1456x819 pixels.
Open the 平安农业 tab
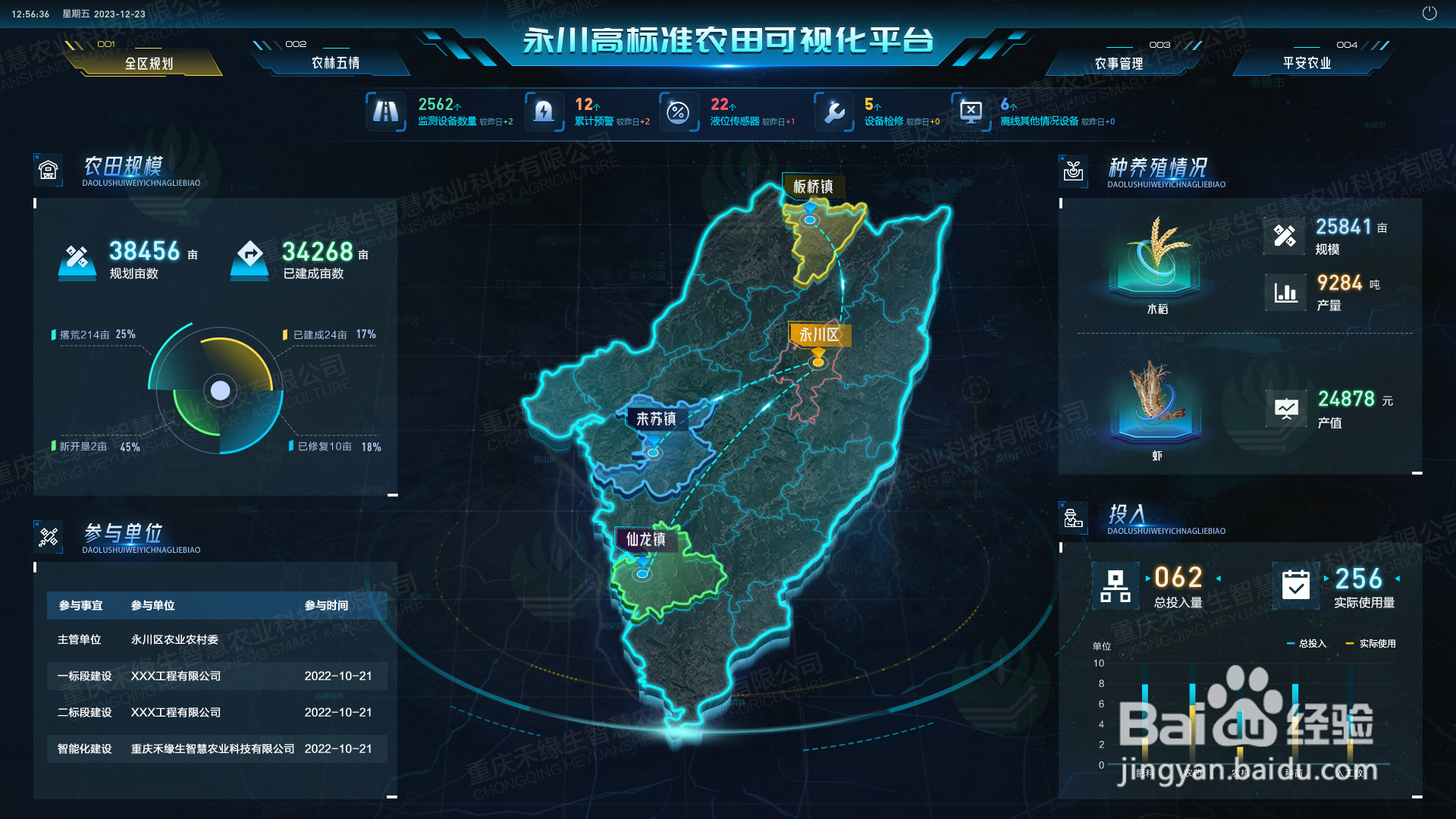(x=1306, y=63)
